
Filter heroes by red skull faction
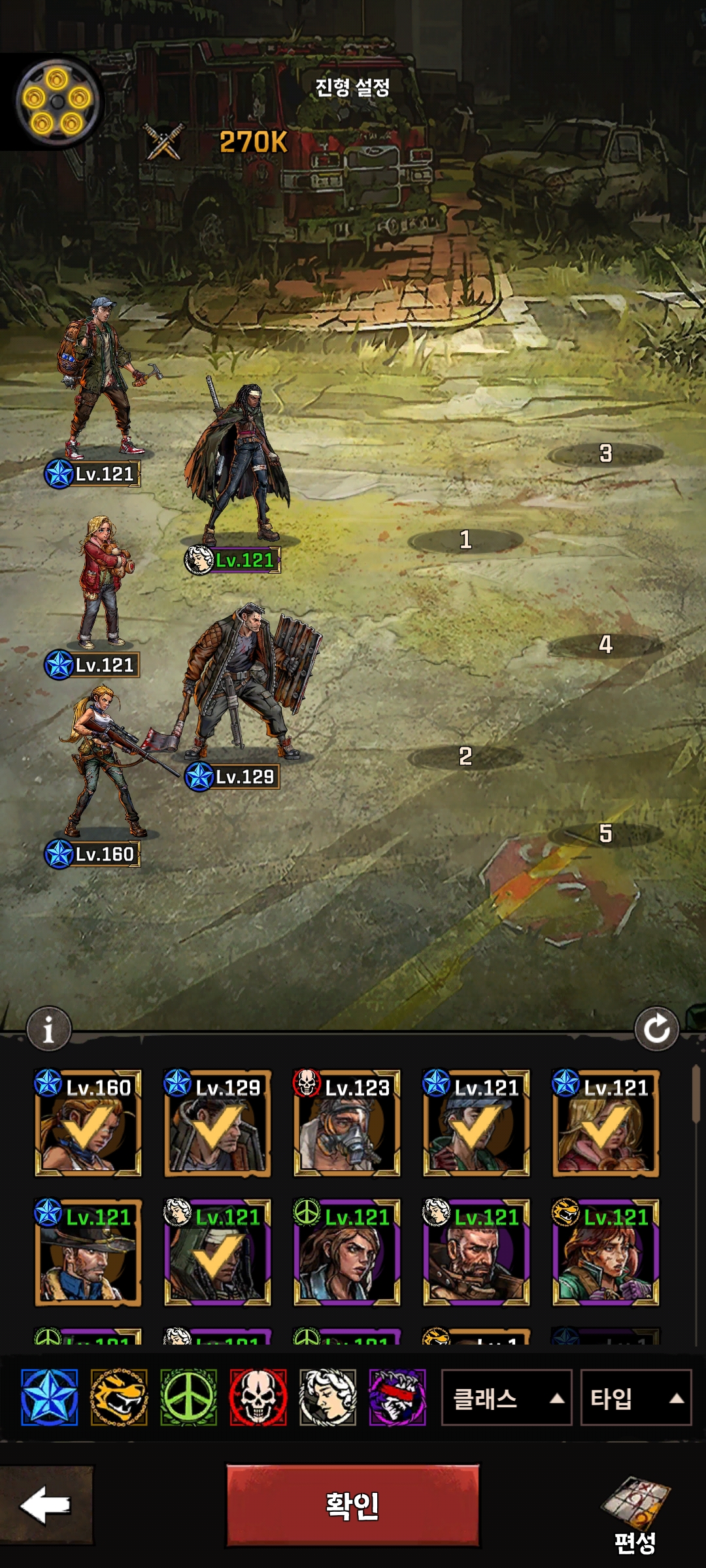click(258, 1397)
